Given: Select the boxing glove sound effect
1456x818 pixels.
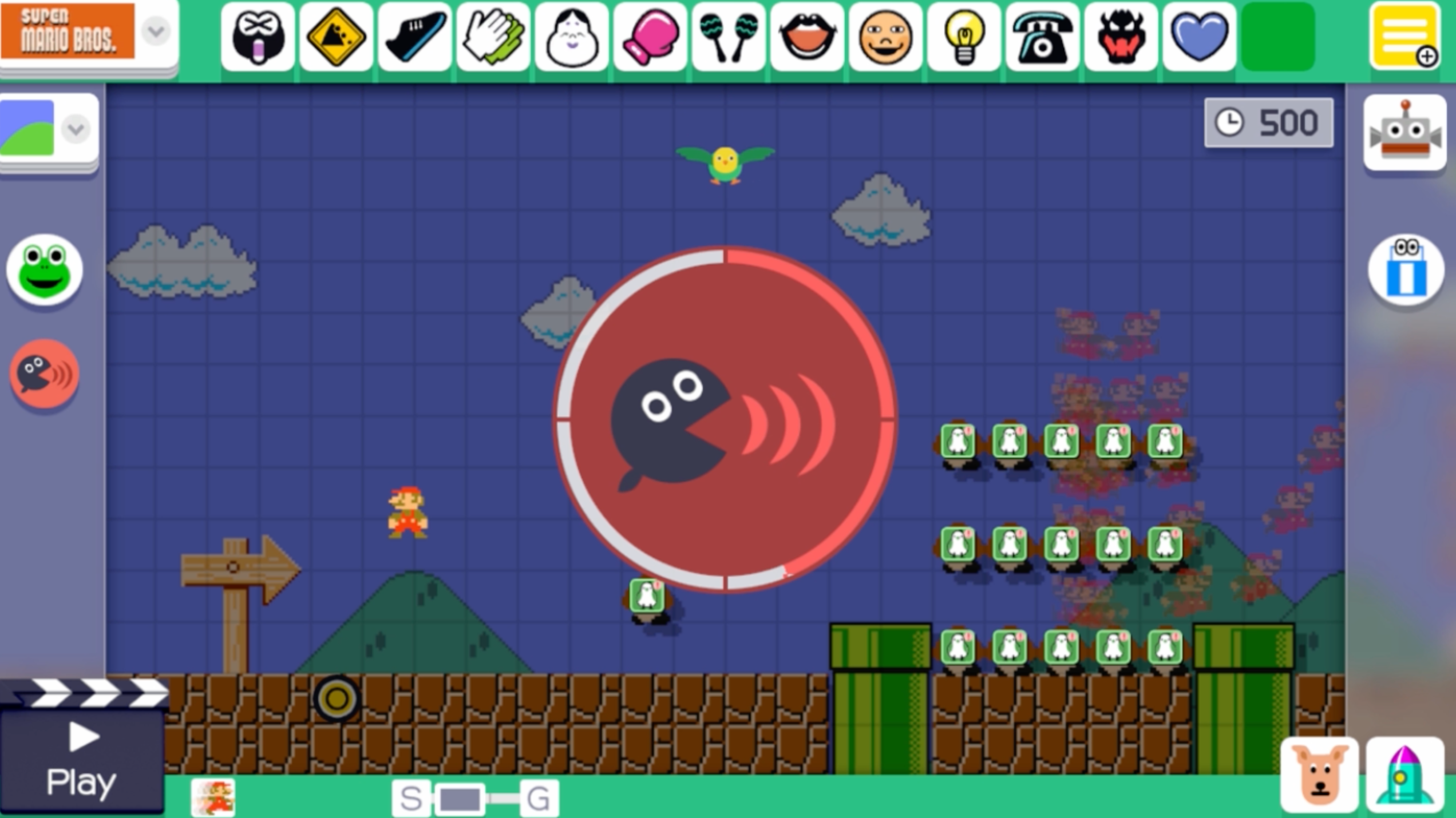Looking at the screenshot, I should coord(650,37).
